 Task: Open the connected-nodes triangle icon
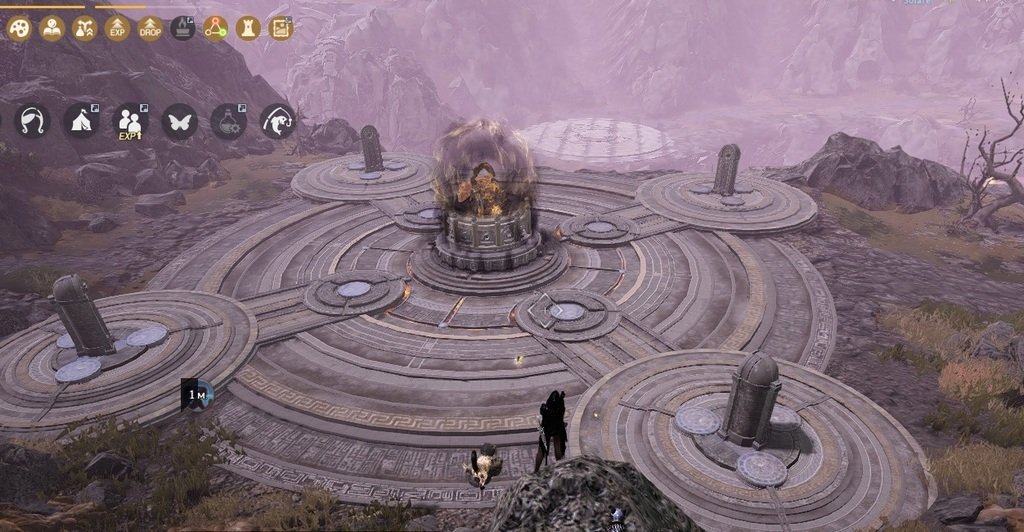[x=216, y=28]
